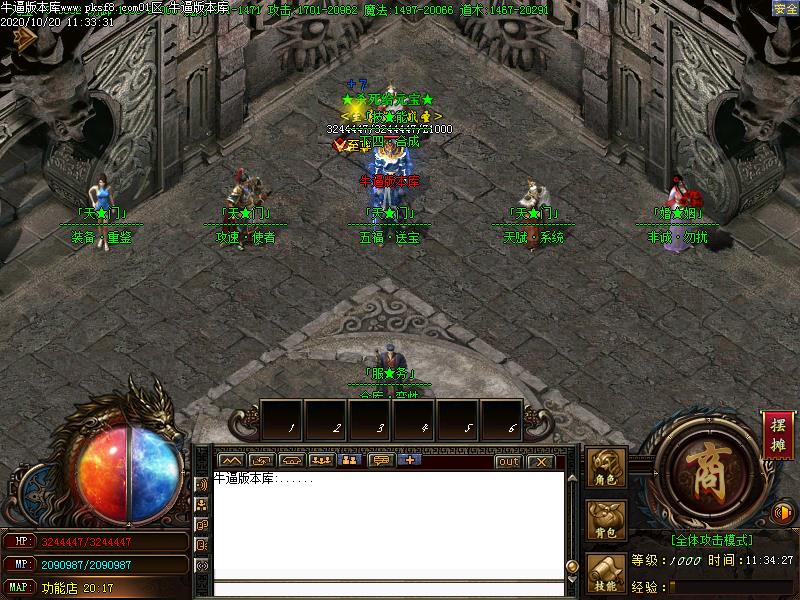800x600 pixels.
Task: Click the chat scrollbar's round handle
Action: tap(572, 566)
